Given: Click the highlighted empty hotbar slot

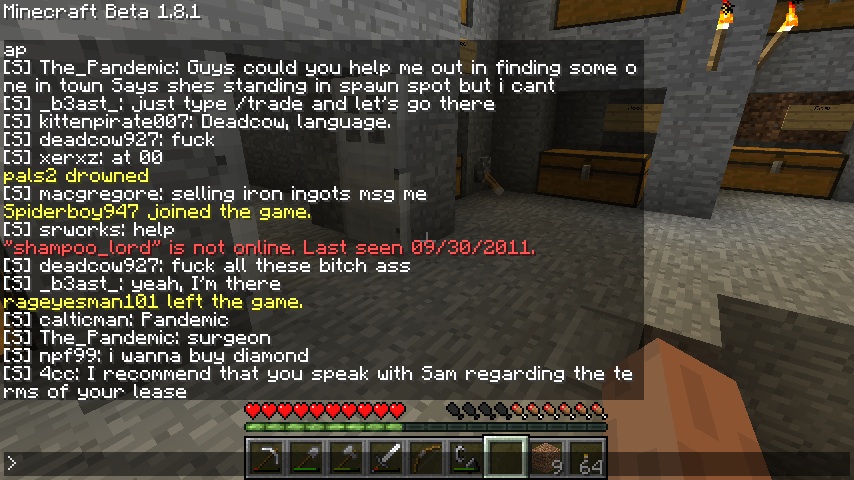Looking at the screenshot, I should click(506, 459).
